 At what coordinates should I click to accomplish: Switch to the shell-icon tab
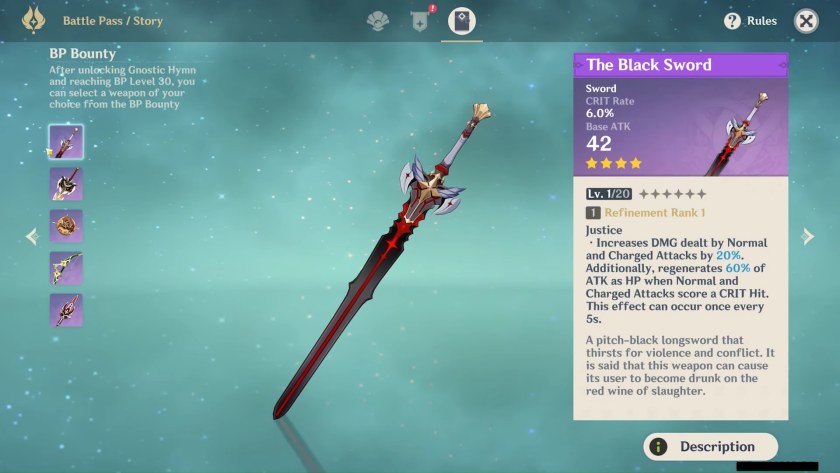click(x=377, y=20)
